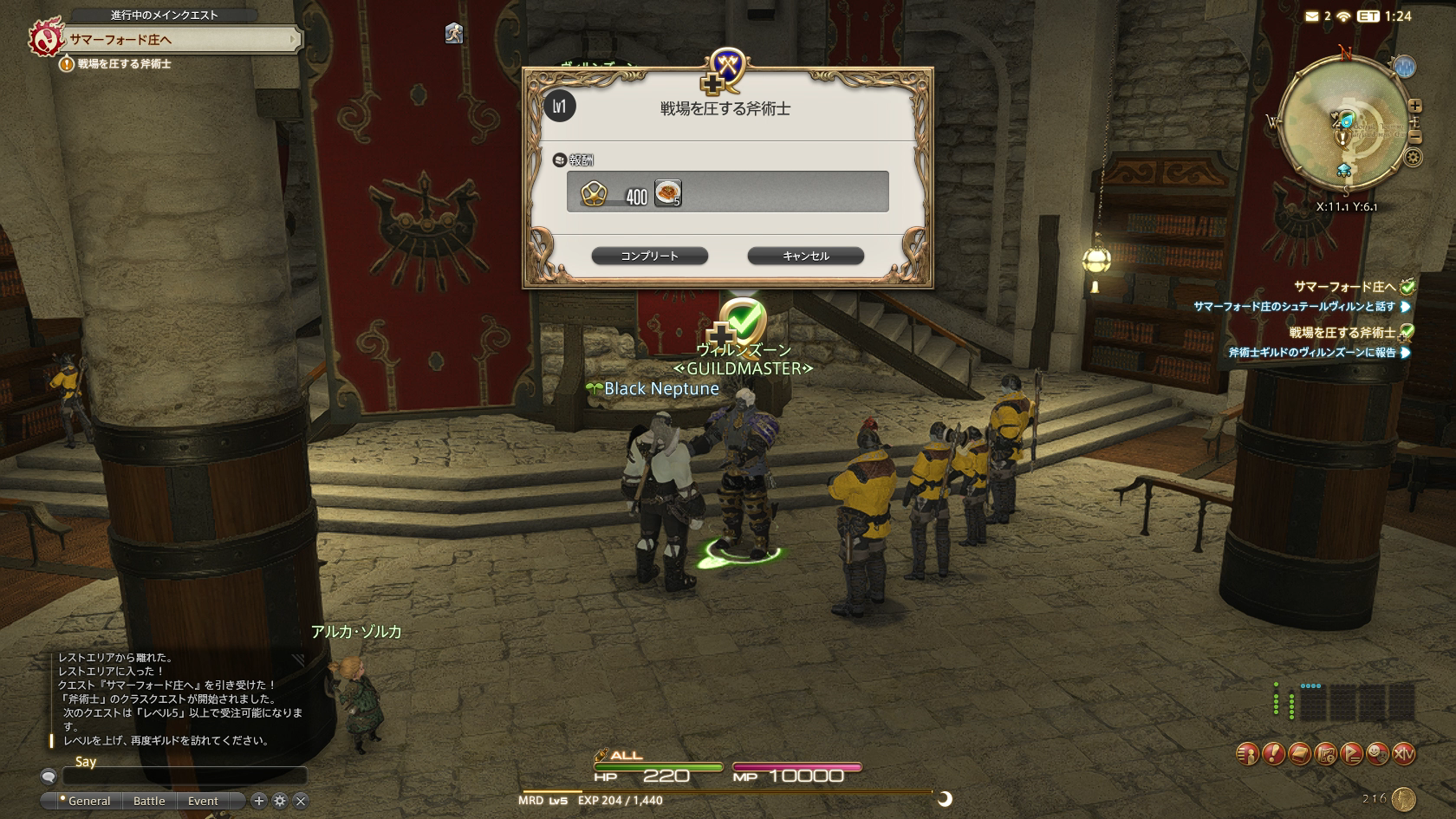Confirm quest completion with コンプリート button
Image resolution: width=1456 pixels, height=819 pixels.
tap(649, 256)
